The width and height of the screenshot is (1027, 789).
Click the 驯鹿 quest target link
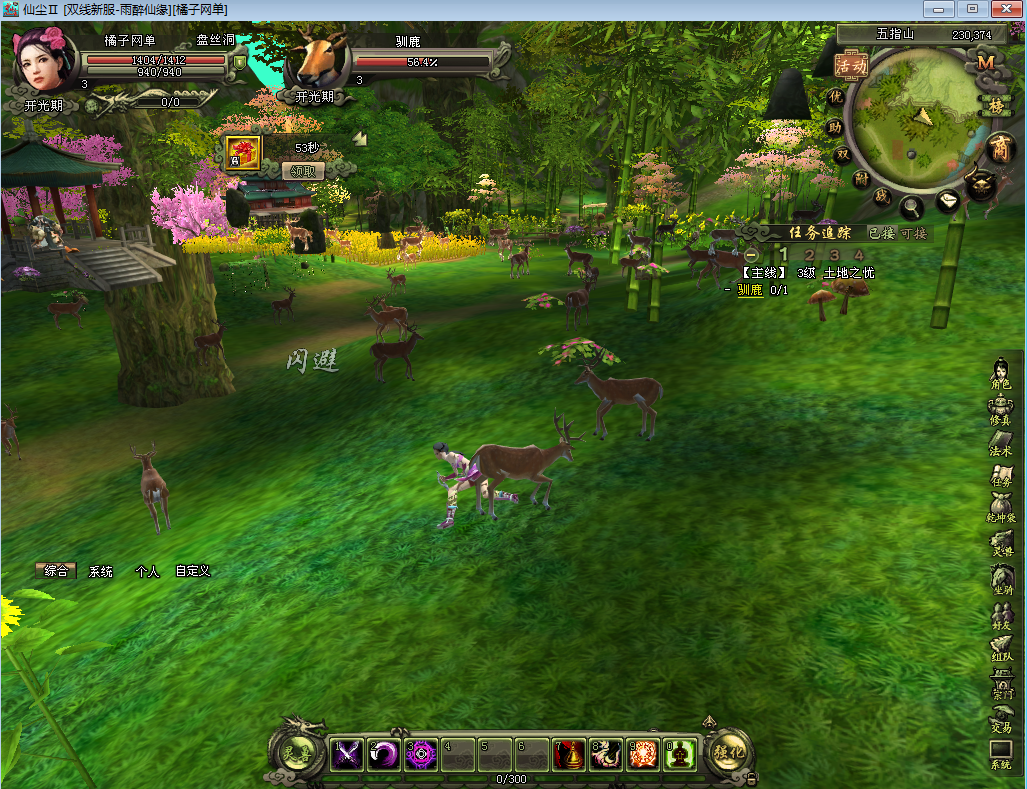click(750, 290)
